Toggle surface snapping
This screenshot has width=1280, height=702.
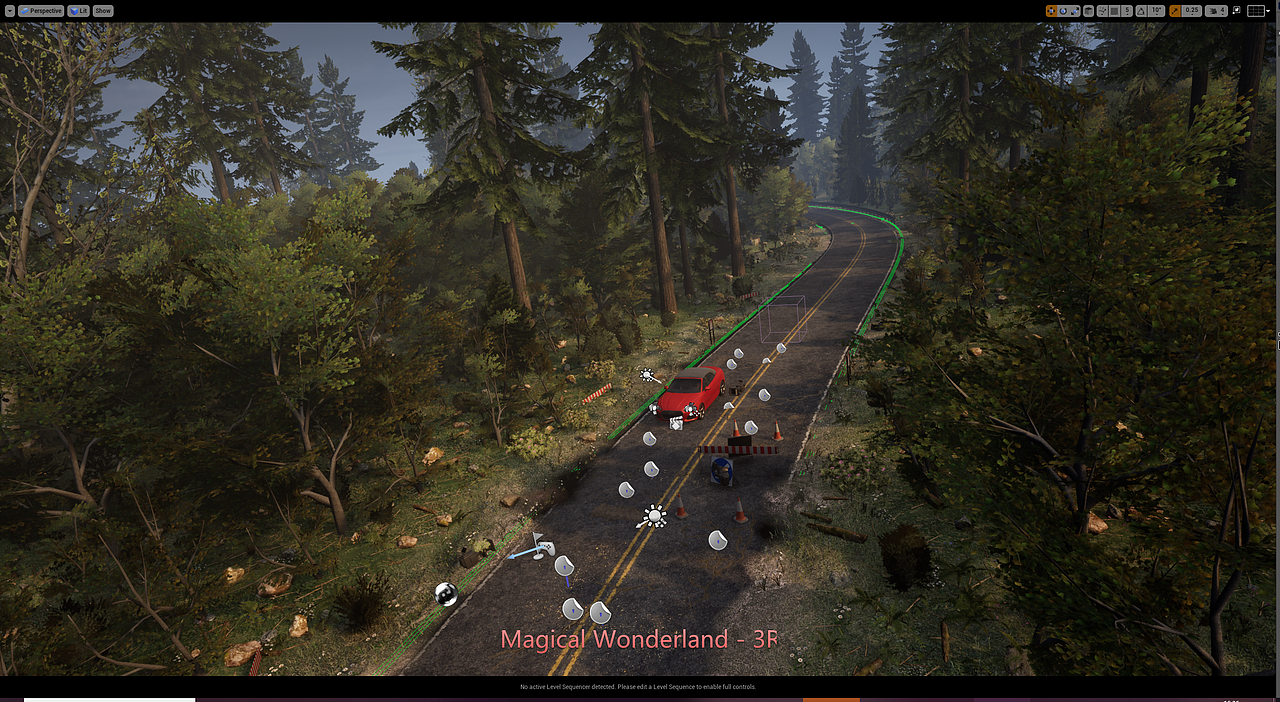1102,11
